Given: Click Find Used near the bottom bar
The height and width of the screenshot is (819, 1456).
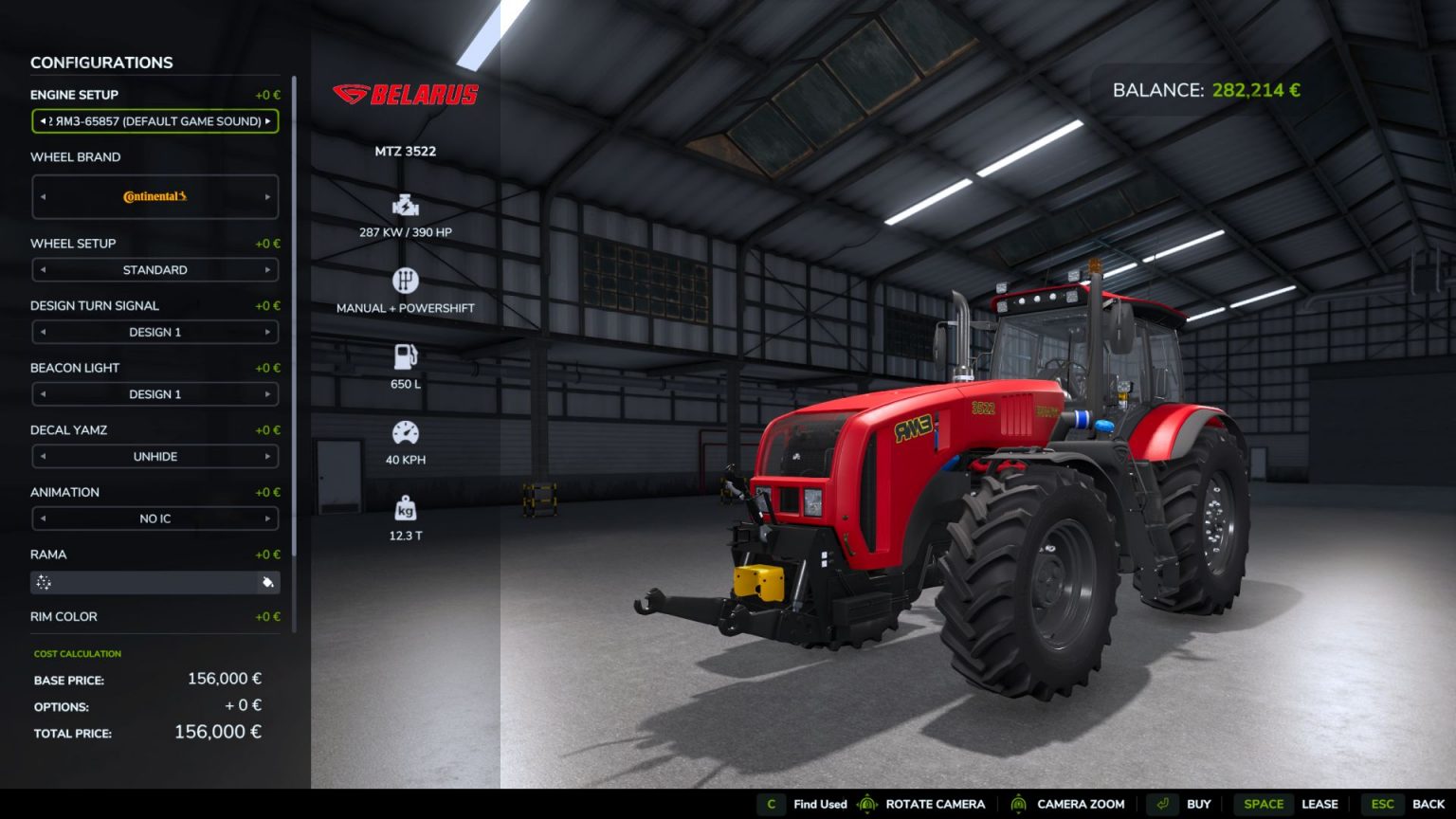Looking at the screenshot, I should coord(820,804).
